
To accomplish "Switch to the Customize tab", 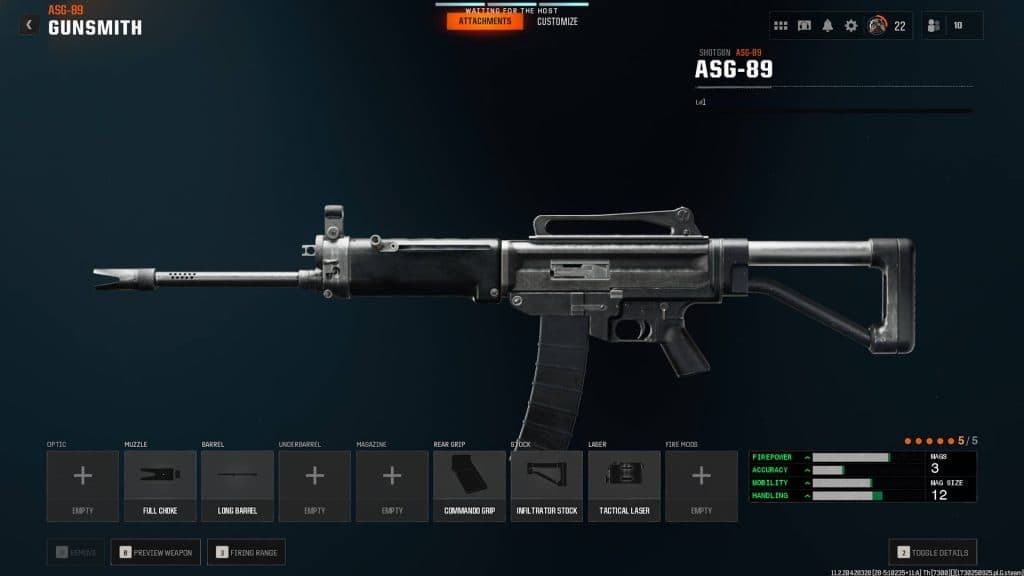I will [557, 21].
